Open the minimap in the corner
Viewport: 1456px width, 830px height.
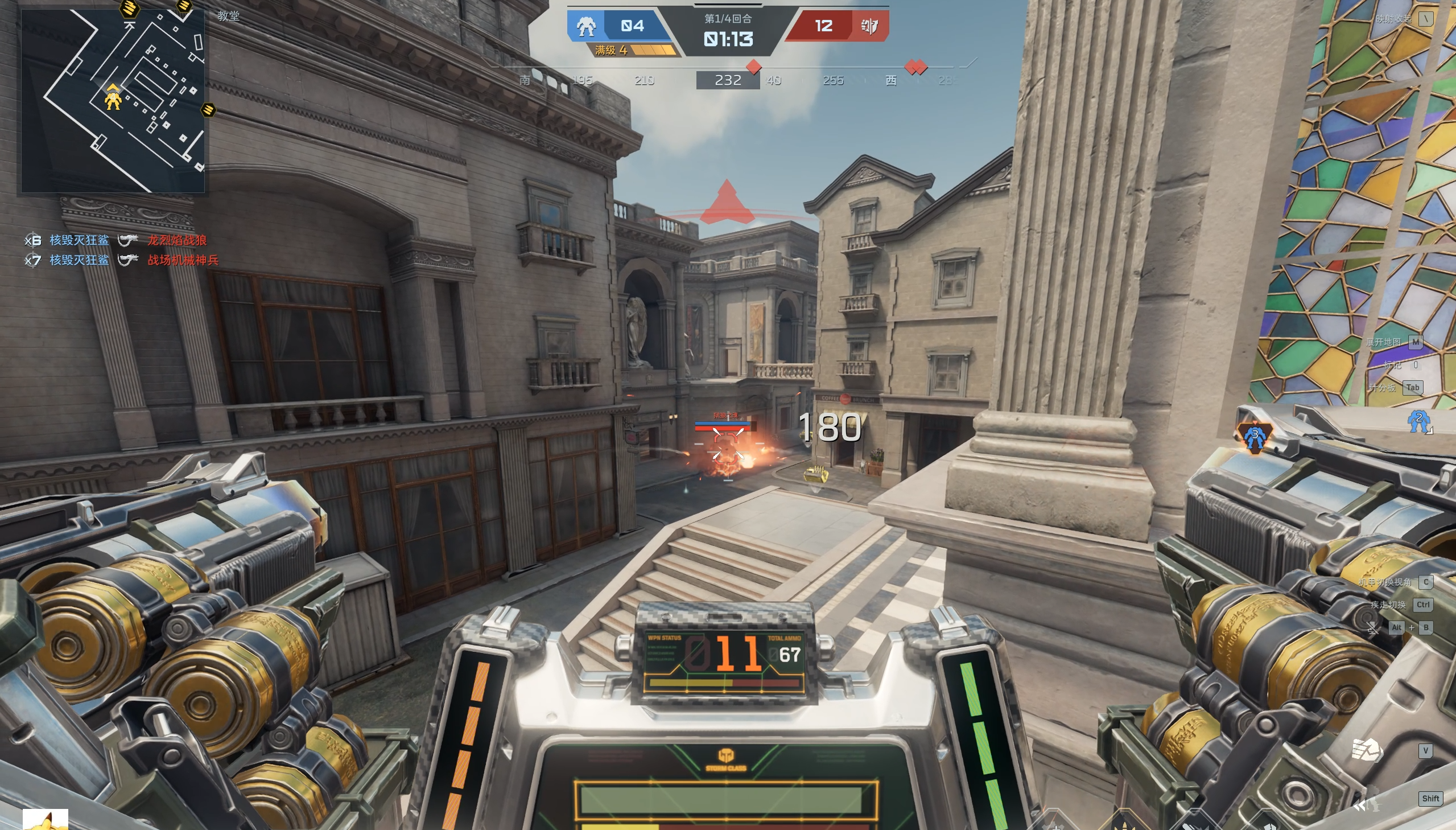click(x=113, y=100)
